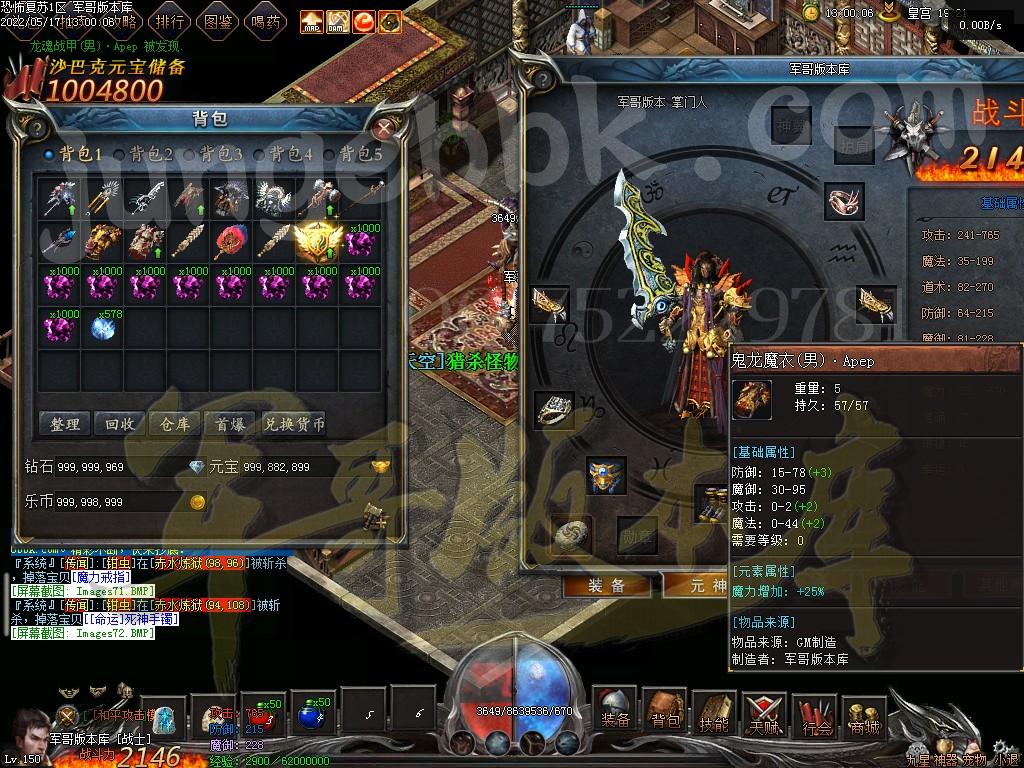
Task: Open the 背包3 bag page
Action: click(x=220, y=154)
